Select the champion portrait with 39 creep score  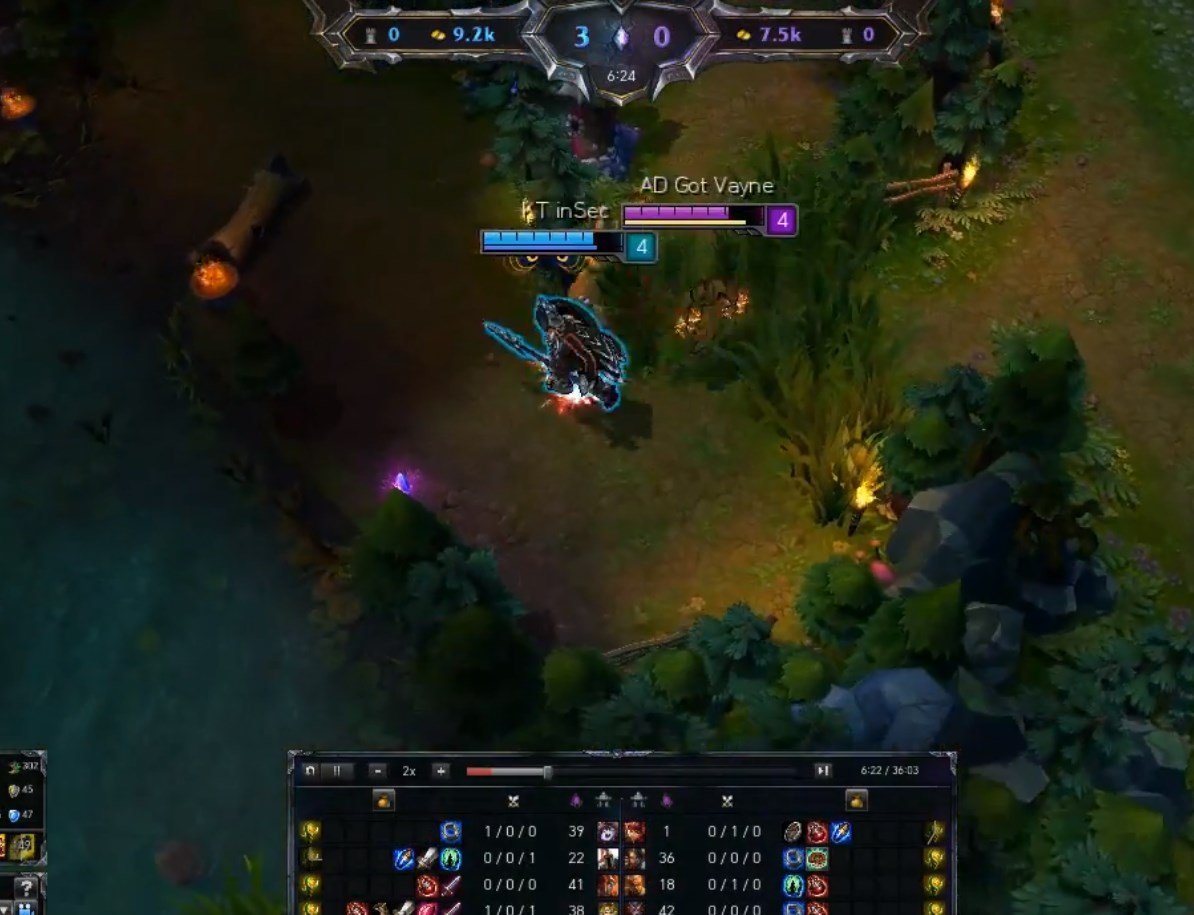(608, 832)
